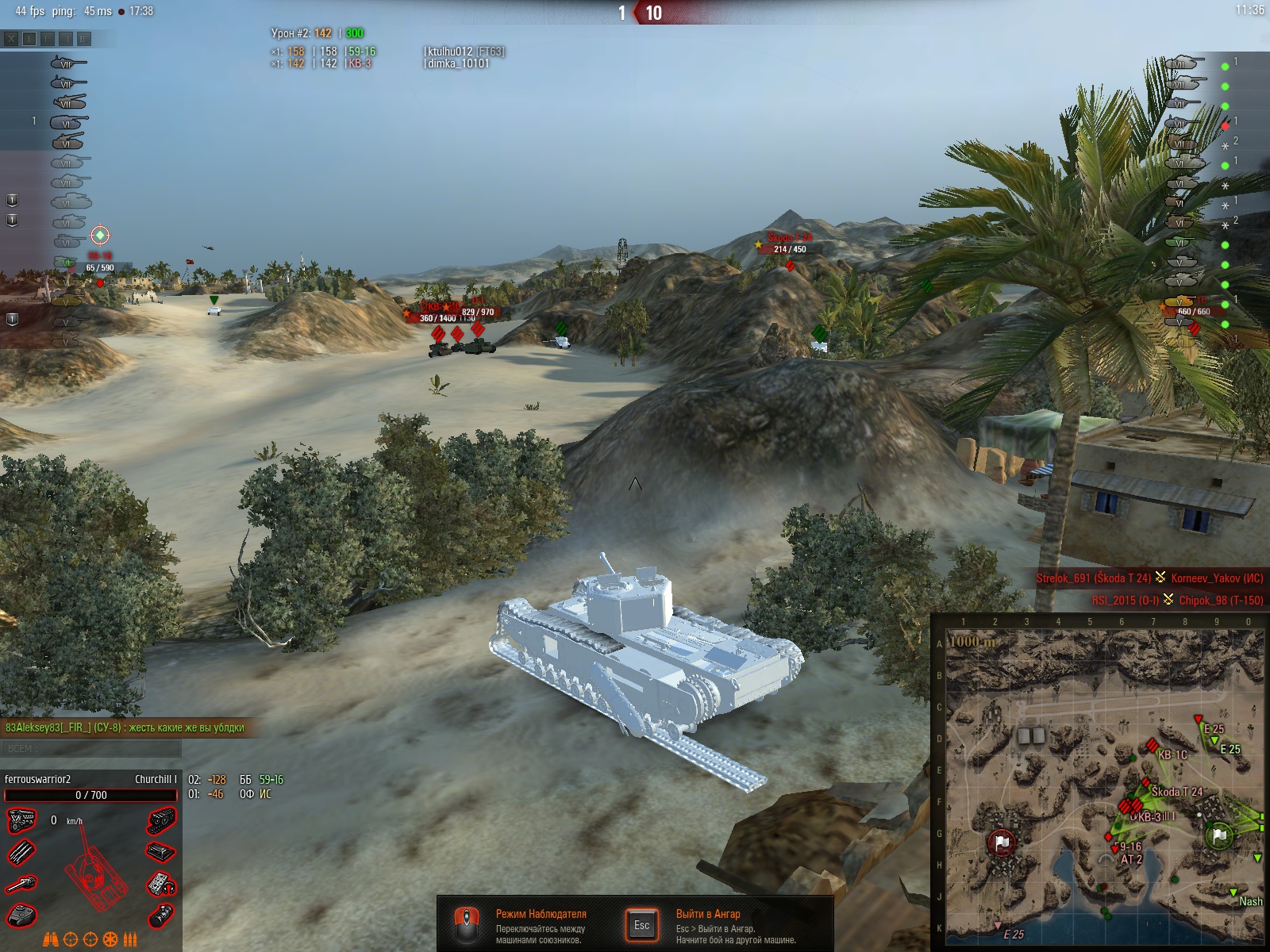This screenshot has width=1270, height=952.
Task: Click the engine module icon in damage panel
Action: pos(21,820)
